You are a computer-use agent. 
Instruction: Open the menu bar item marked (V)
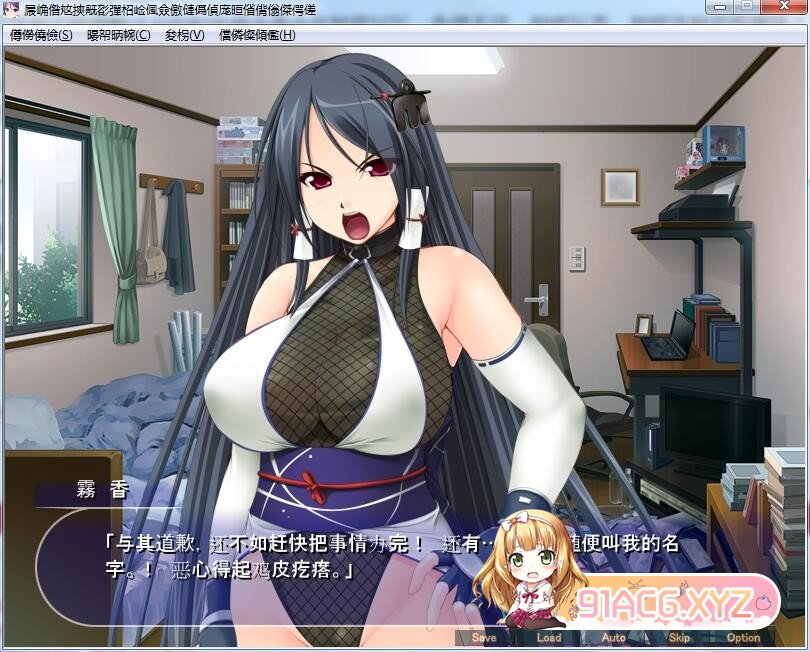point(184,35)
